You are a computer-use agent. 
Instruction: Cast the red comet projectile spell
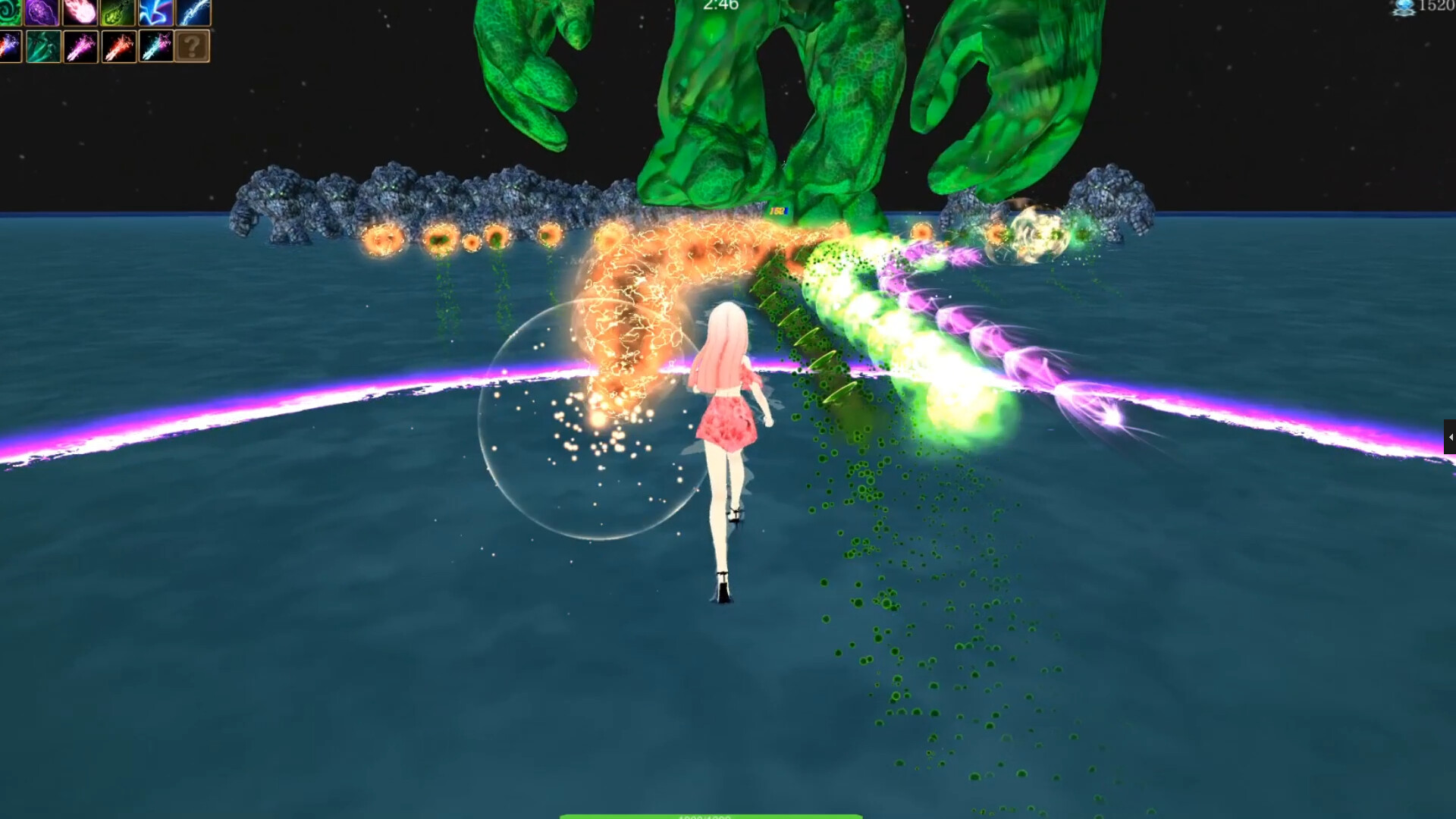click(118, 47)
